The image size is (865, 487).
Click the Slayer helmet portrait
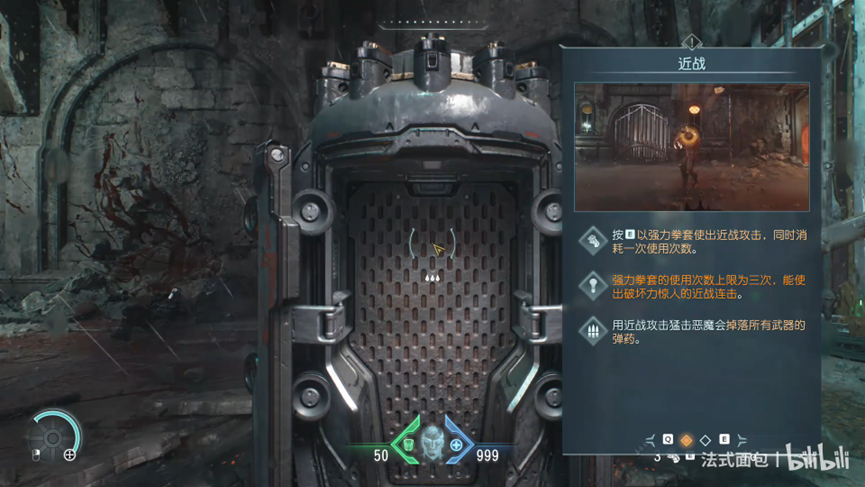coord(432,442)
